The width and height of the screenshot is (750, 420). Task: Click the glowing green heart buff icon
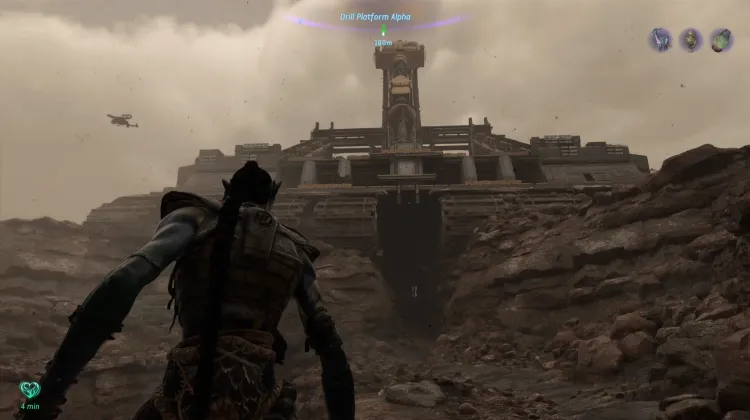point(30,390)
